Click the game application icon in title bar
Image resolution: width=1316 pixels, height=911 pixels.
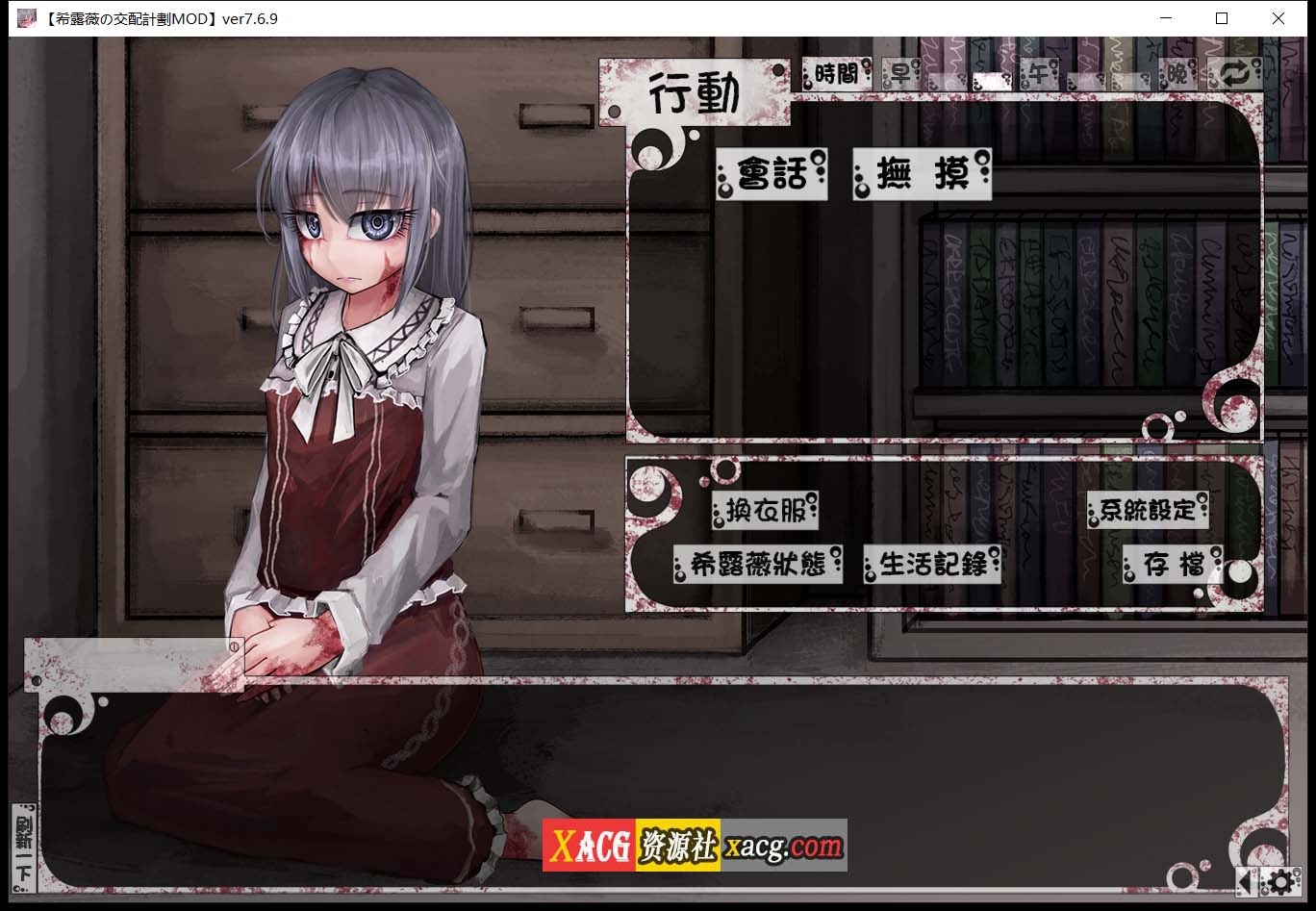[x=26, y=17]
